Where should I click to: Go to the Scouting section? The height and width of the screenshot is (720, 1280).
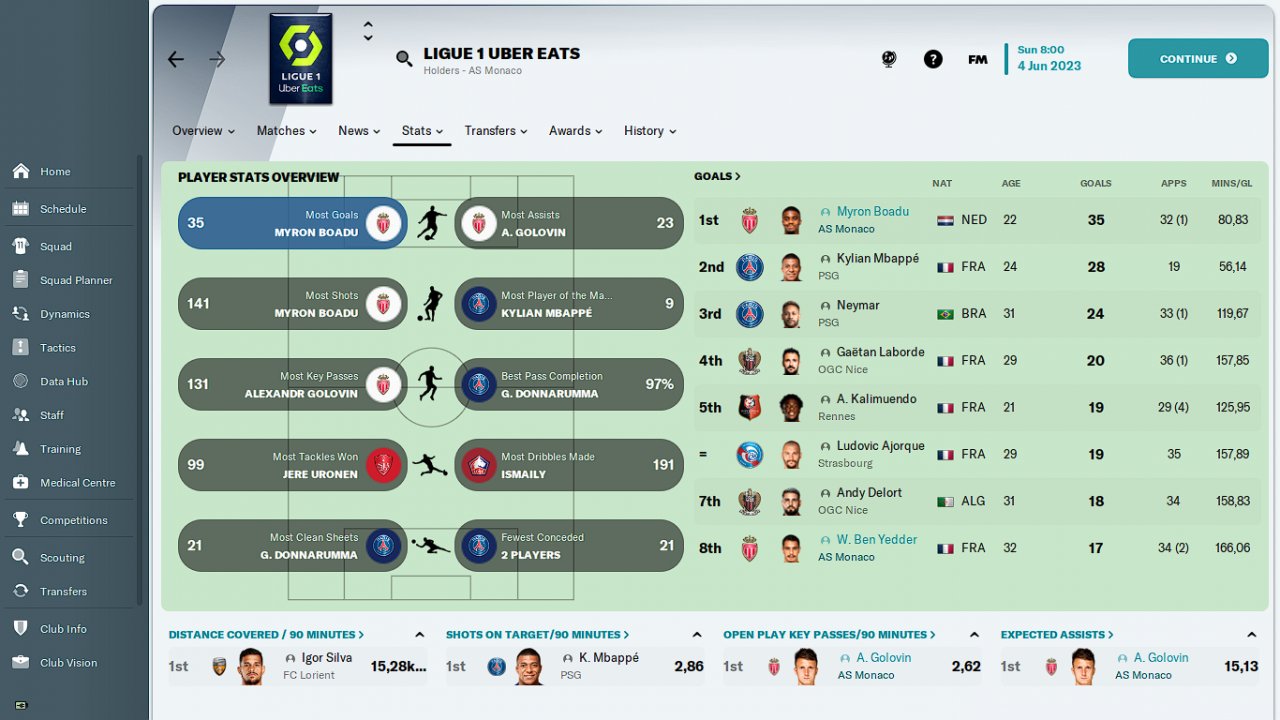pyautogui.click(x=62, y=558)
